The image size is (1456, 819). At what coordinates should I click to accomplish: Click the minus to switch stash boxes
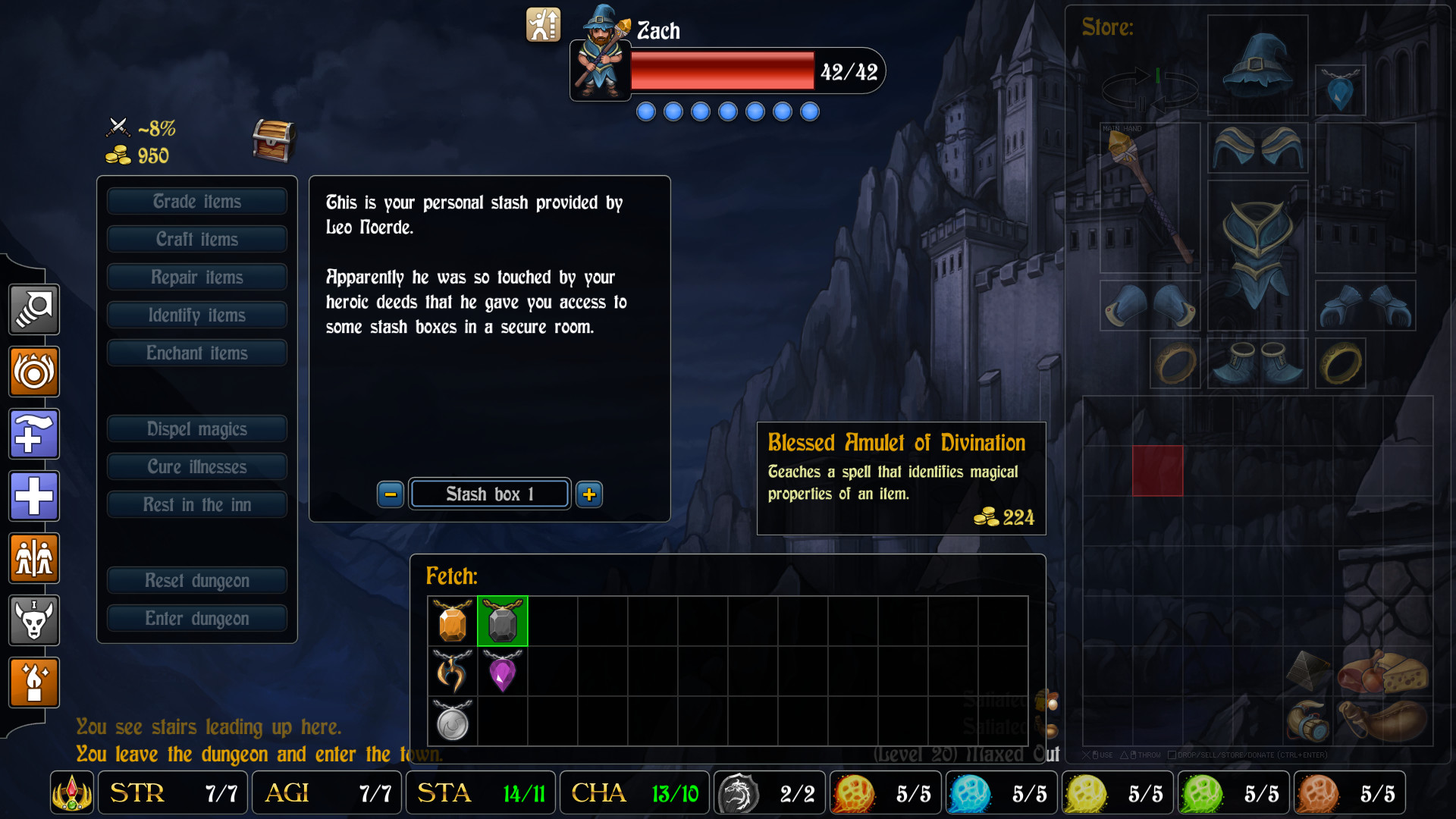pyautogui.click(x=390, y=494)
